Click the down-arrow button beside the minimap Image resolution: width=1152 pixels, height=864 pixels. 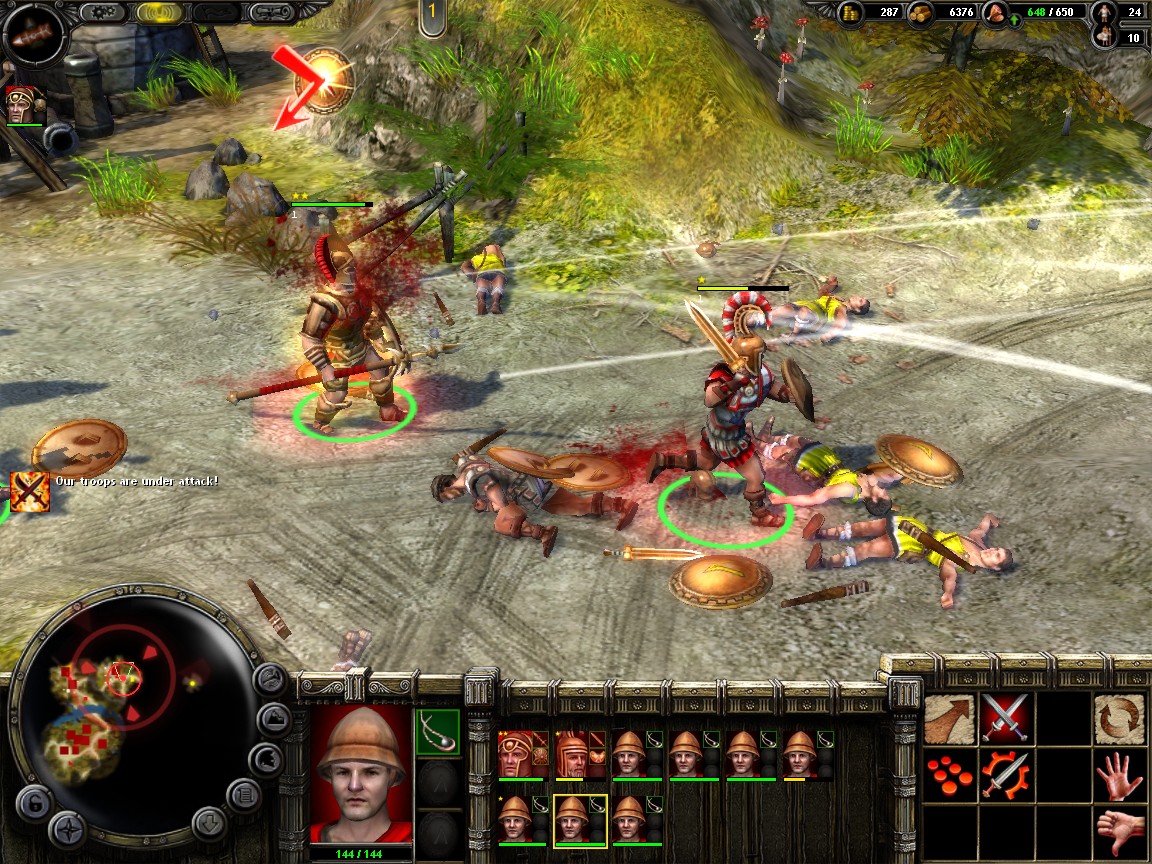click(209, 822)
